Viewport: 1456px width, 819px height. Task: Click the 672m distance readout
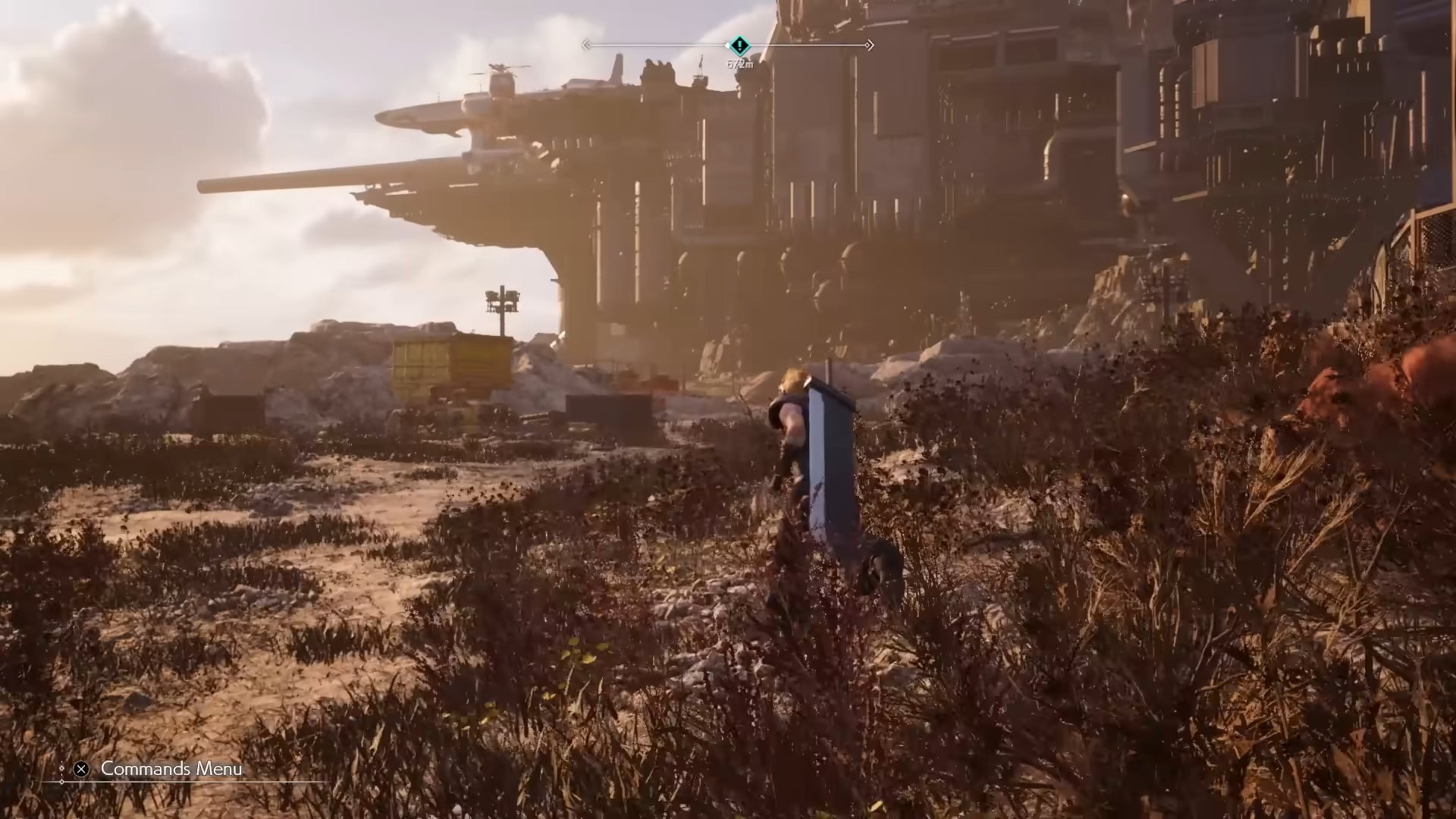[x=741, y=64]
